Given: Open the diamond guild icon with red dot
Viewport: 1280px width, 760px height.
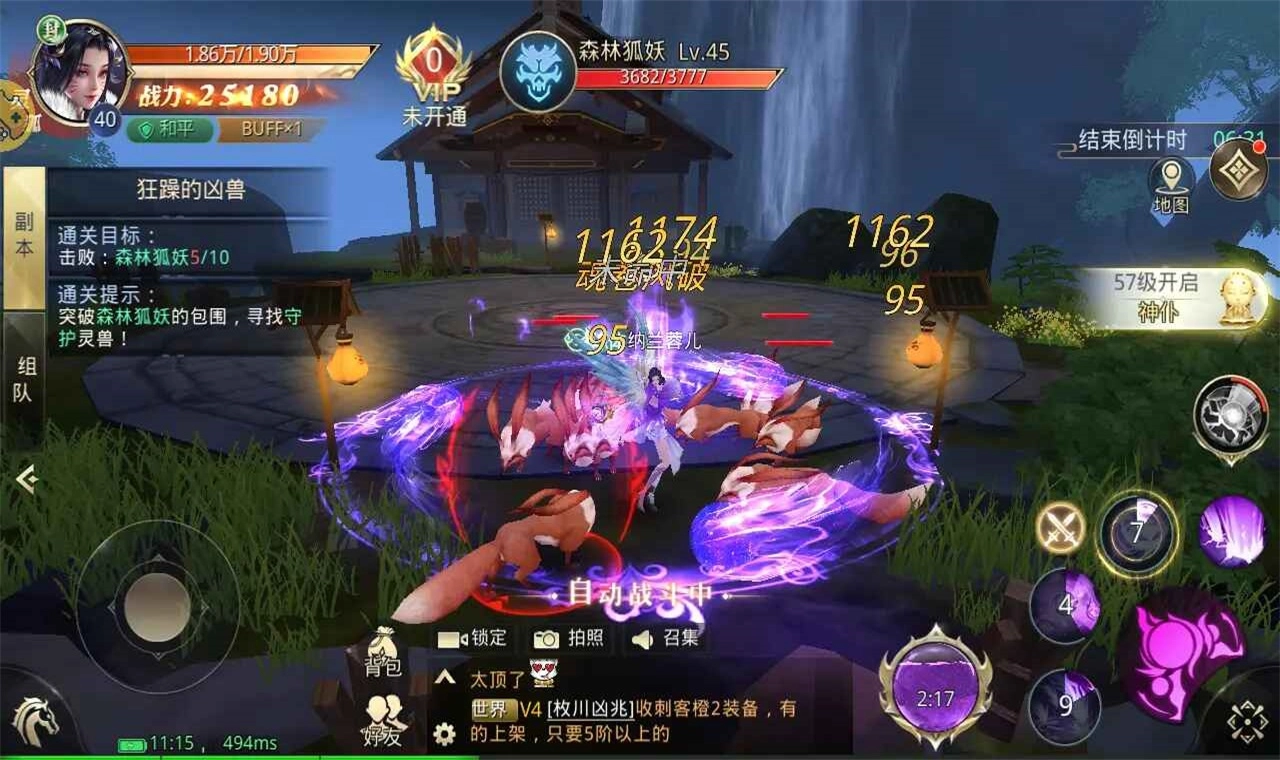Looking at the screenshot, I should click(x=1237, y=168).
